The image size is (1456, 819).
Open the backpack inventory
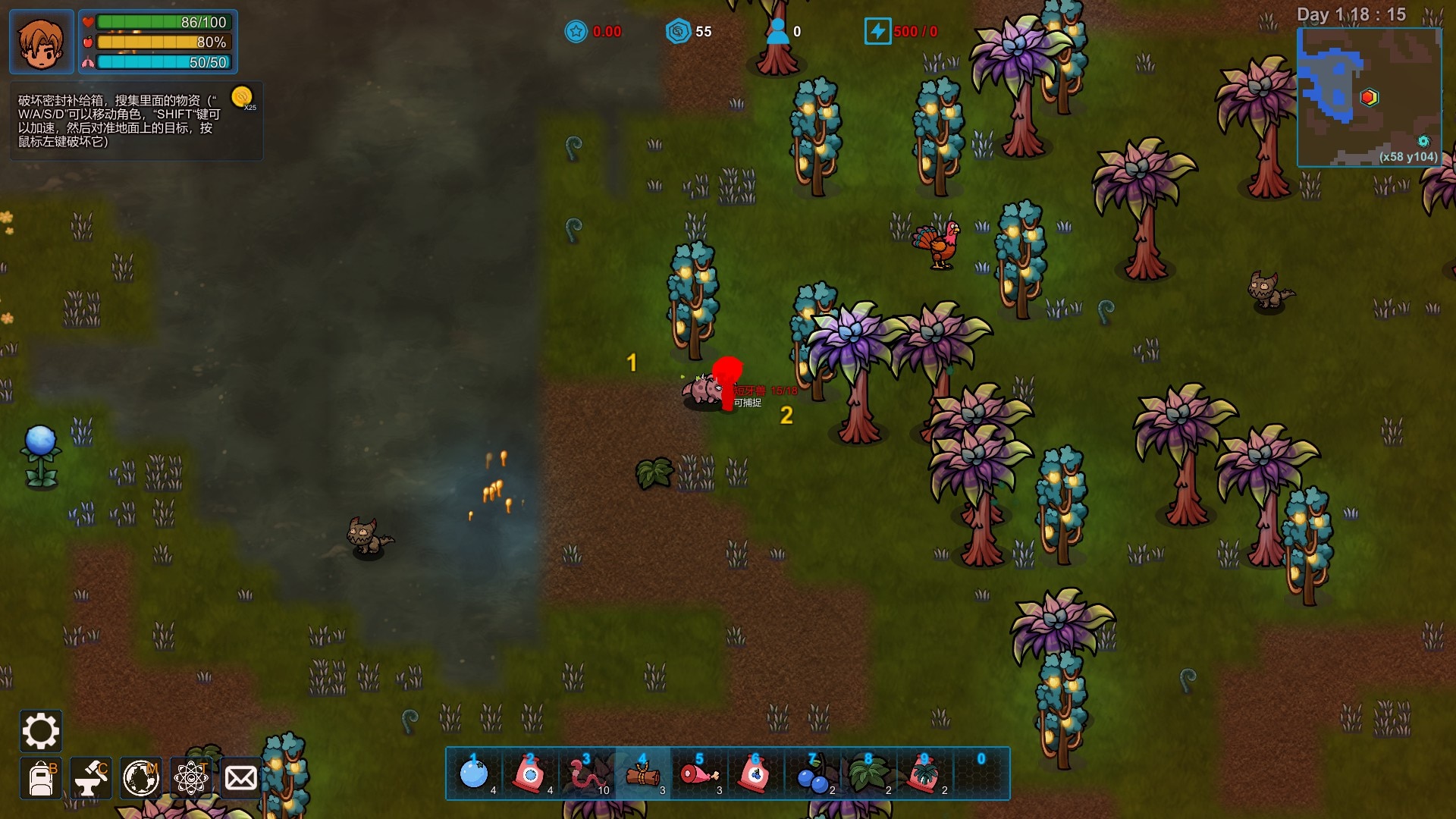41,779
